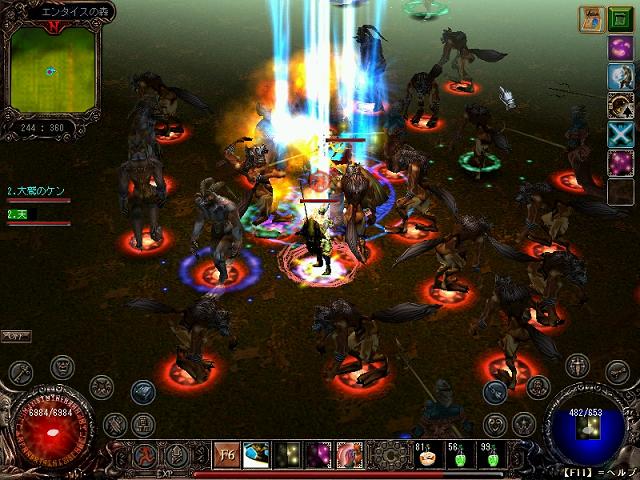Image resolution: width=640 pixels, height=480 pixels.
Task: Open the skull face round button
Action: pyautogui.click(x=62, y=367)
